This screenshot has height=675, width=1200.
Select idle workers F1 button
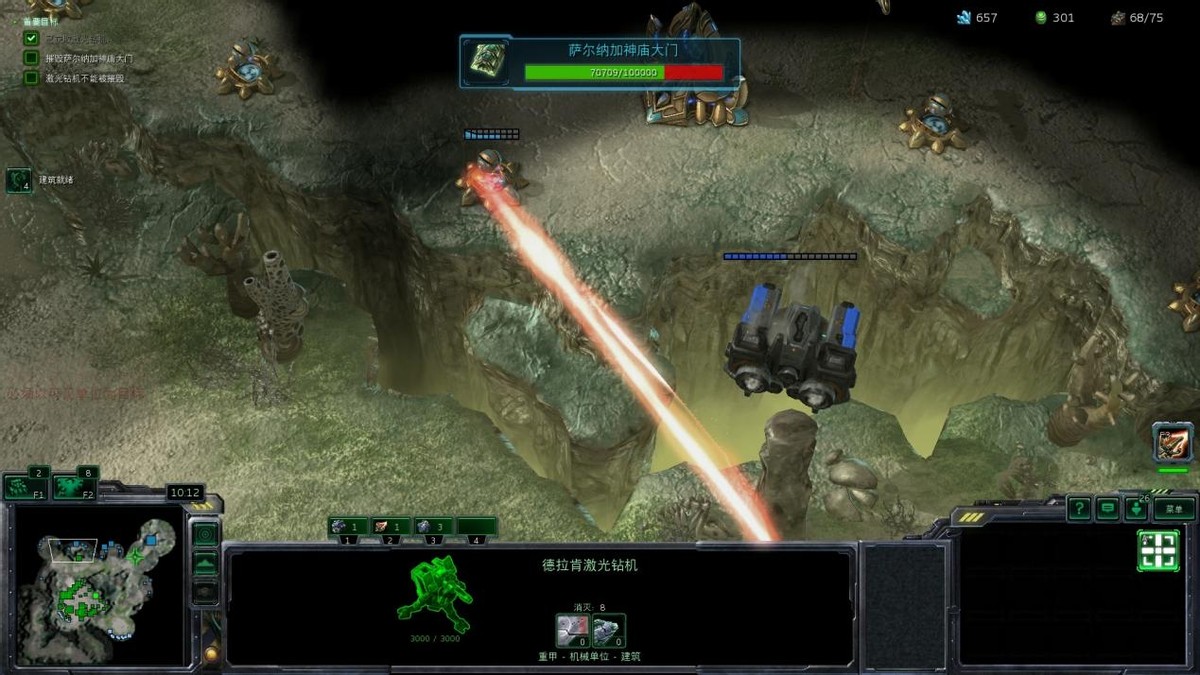pos(25,487)
